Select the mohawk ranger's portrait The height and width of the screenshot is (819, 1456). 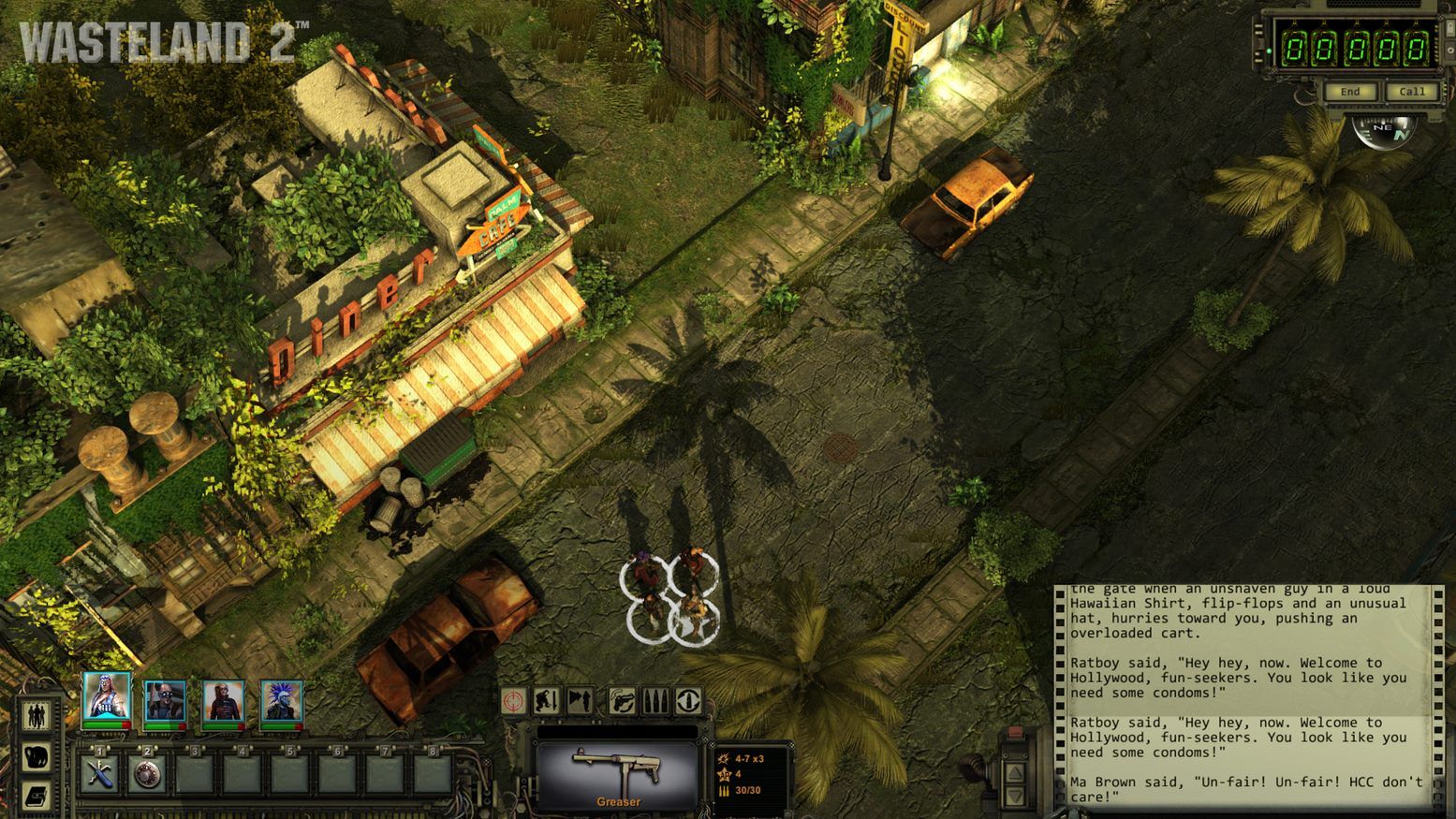pos(283,698)
